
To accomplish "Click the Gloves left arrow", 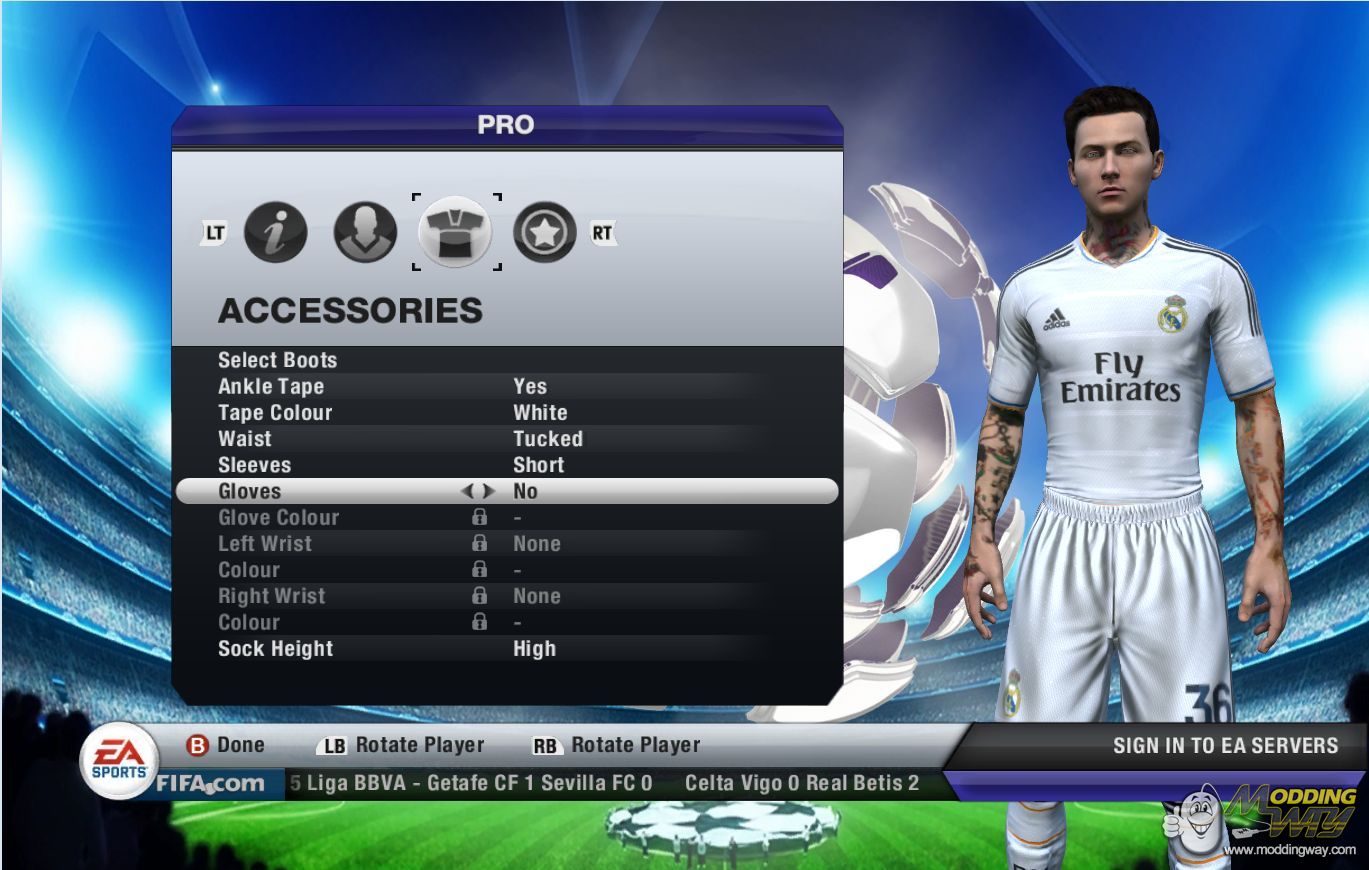I will [467, 491].
